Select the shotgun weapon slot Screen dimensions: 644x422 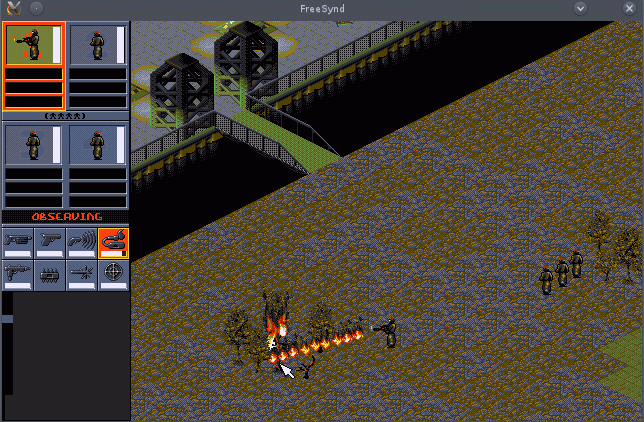pos(18,243)
